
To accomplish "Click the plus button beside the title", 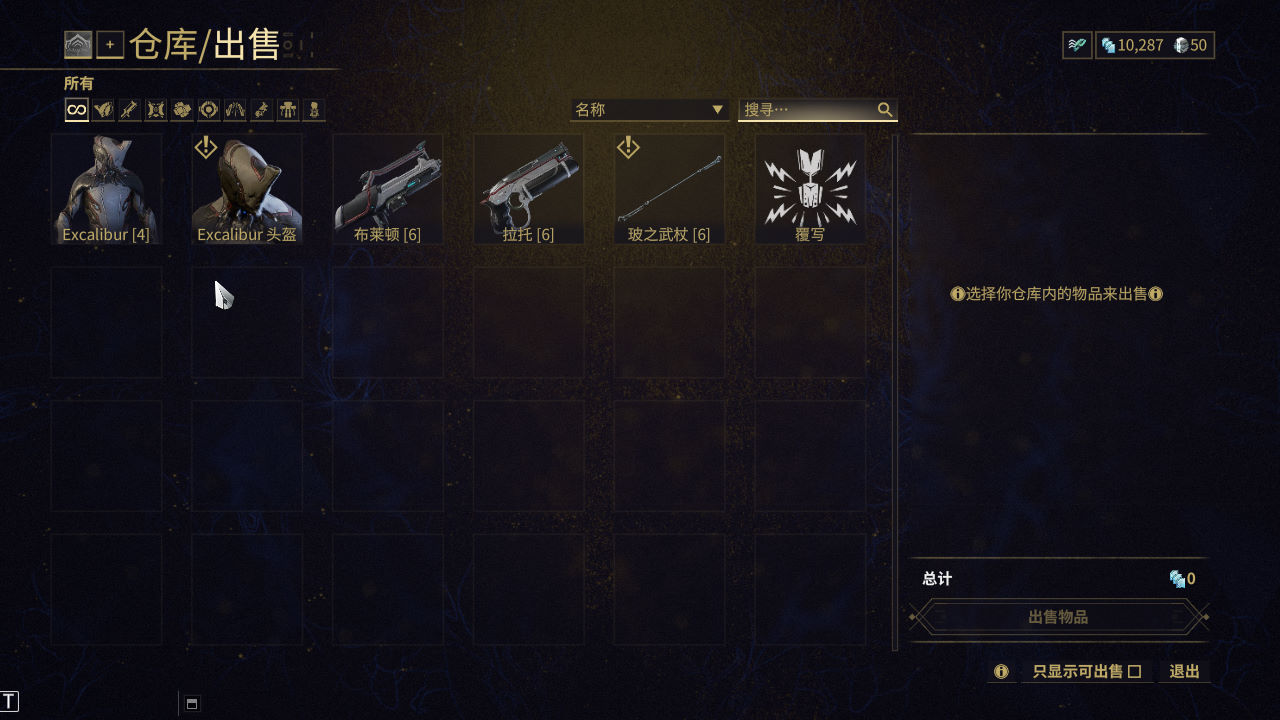I will tap(110, 45).
